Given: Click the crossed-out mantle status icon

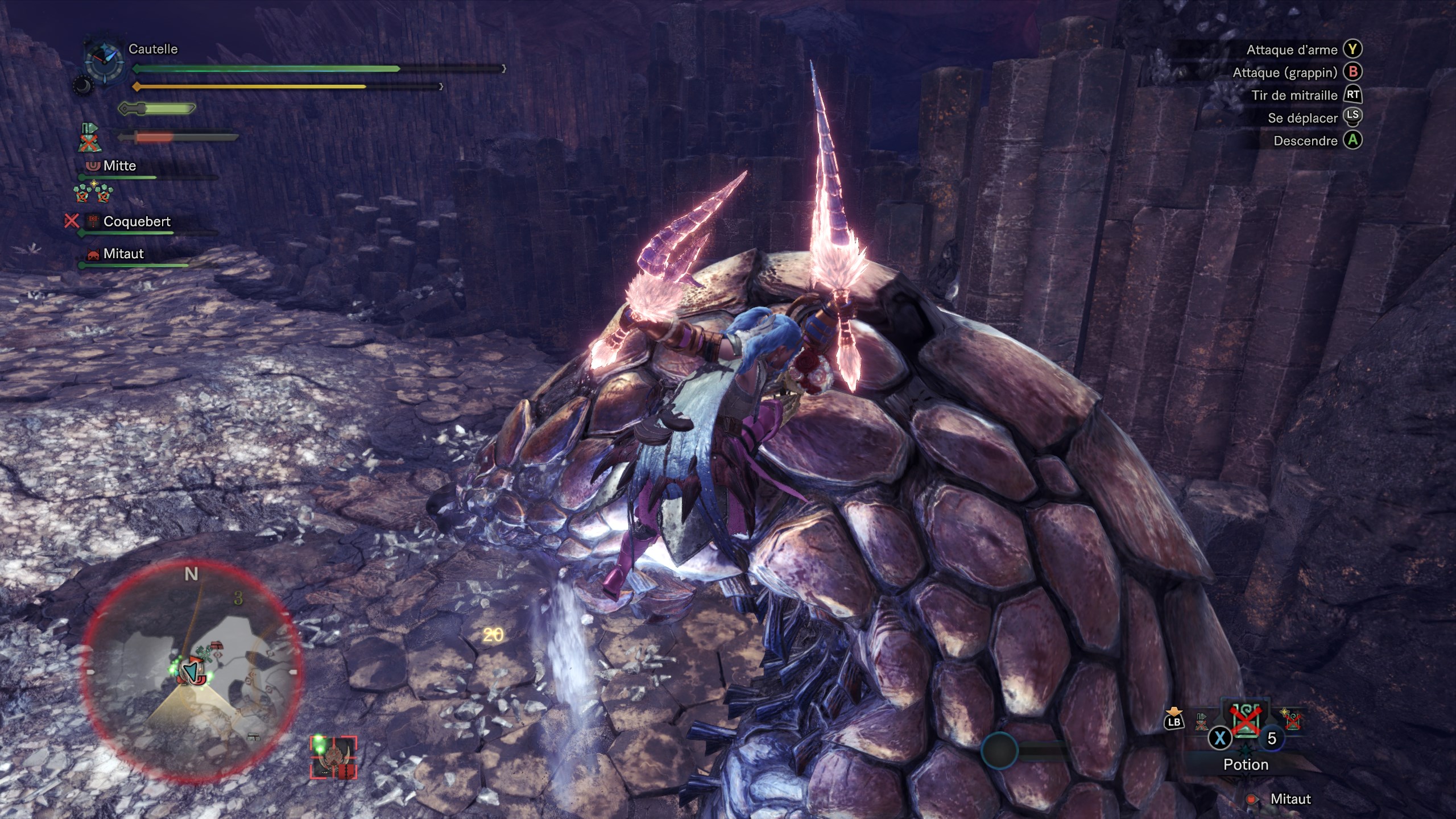Looking at the screenshot, I should coord(88,138).
